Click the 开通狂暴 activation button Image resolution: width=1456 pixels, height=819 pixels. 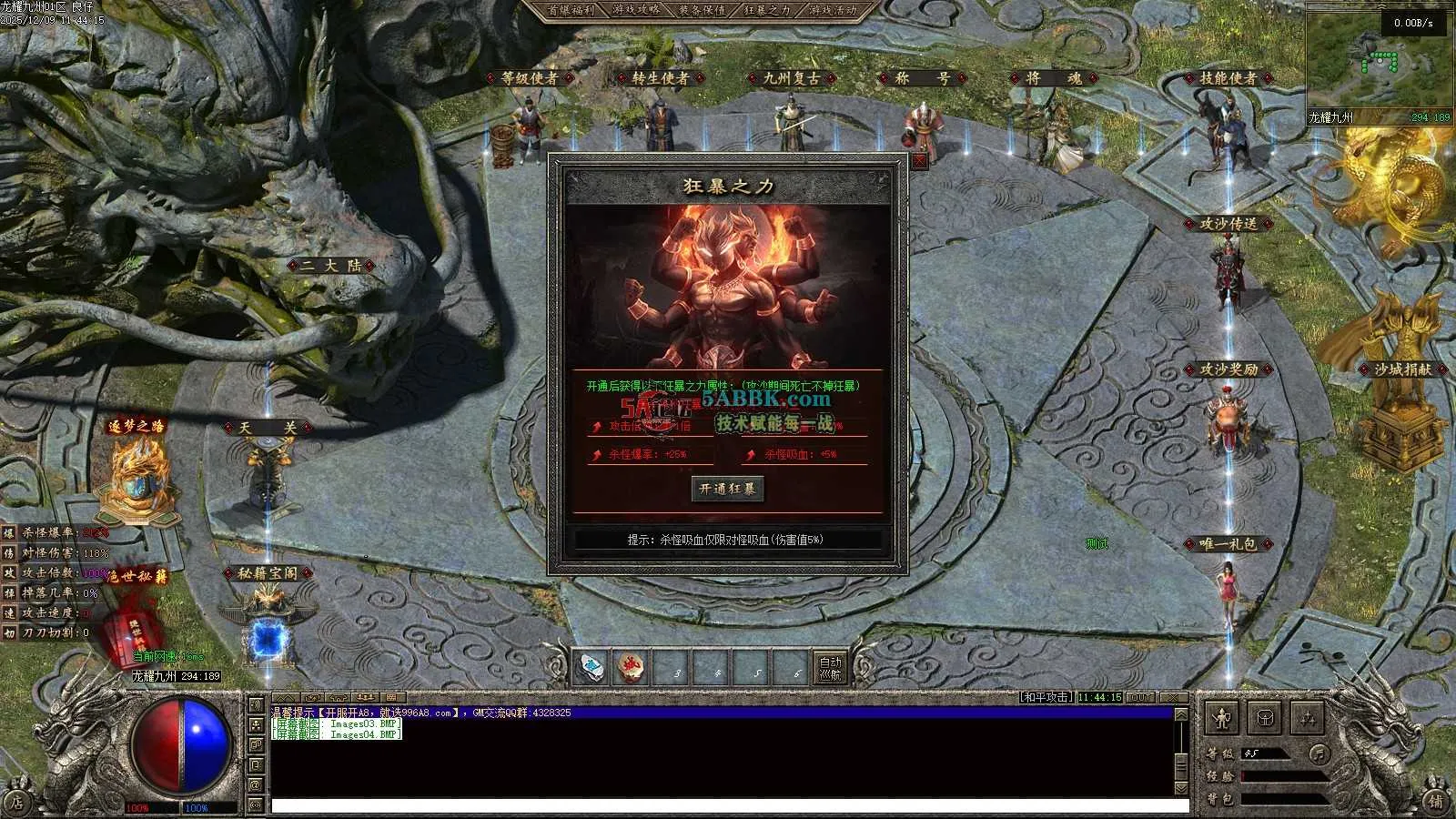click(x=727, y=489)
